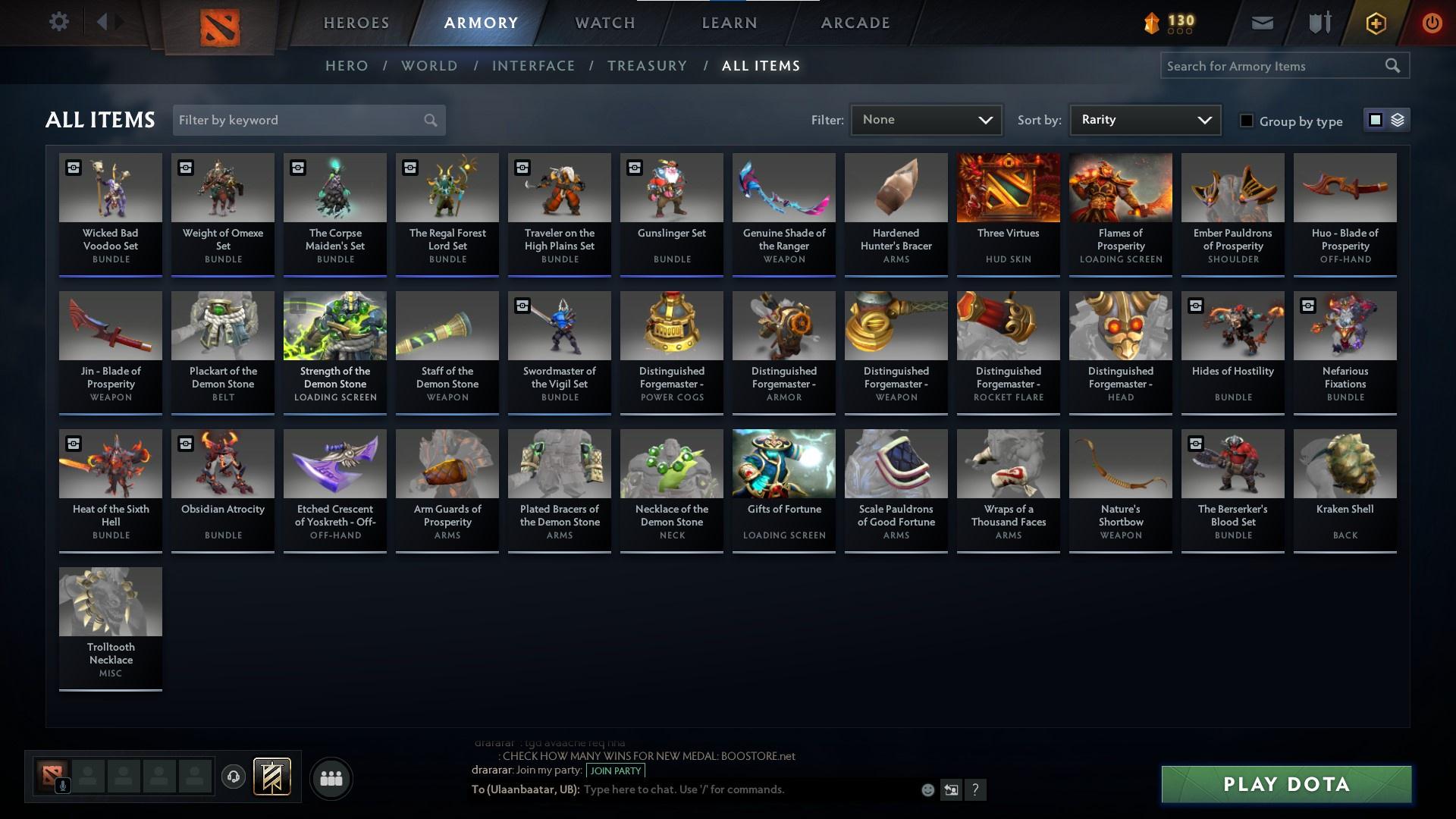Open the Filter dropdown set to None
Viewport: 1456px width, 819px height.
click(x=926, y=119)
